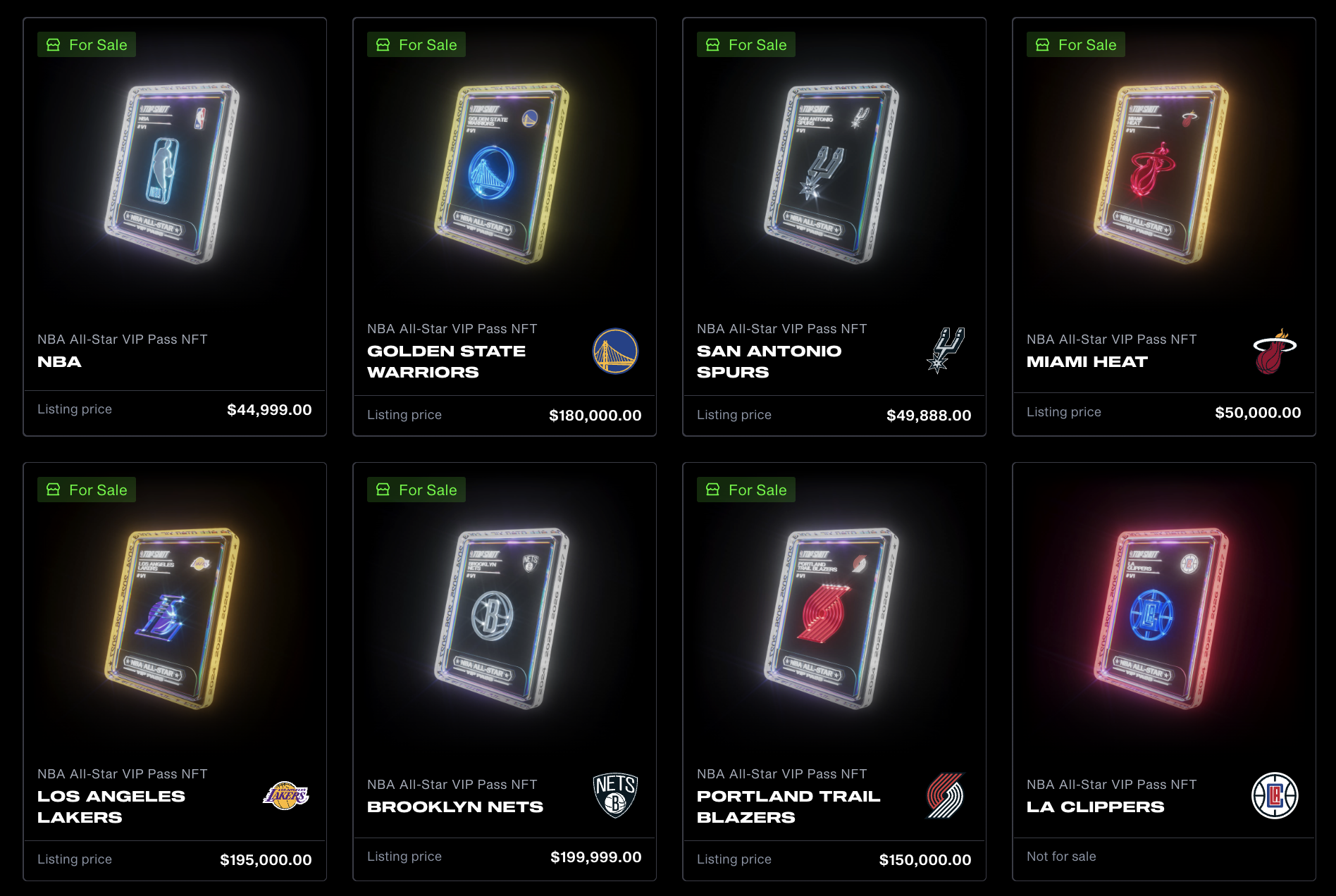1336x896 pixels.
Task: Click the $44,999.00 listing price
Action: tap(269, 410)
